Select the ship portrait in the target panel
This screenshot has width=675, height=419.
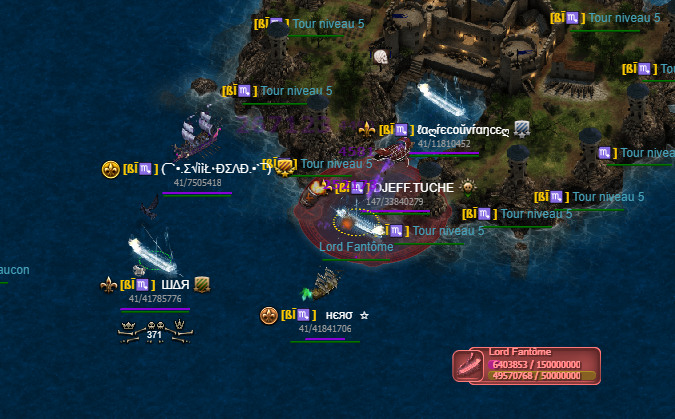tap(469, 365)
